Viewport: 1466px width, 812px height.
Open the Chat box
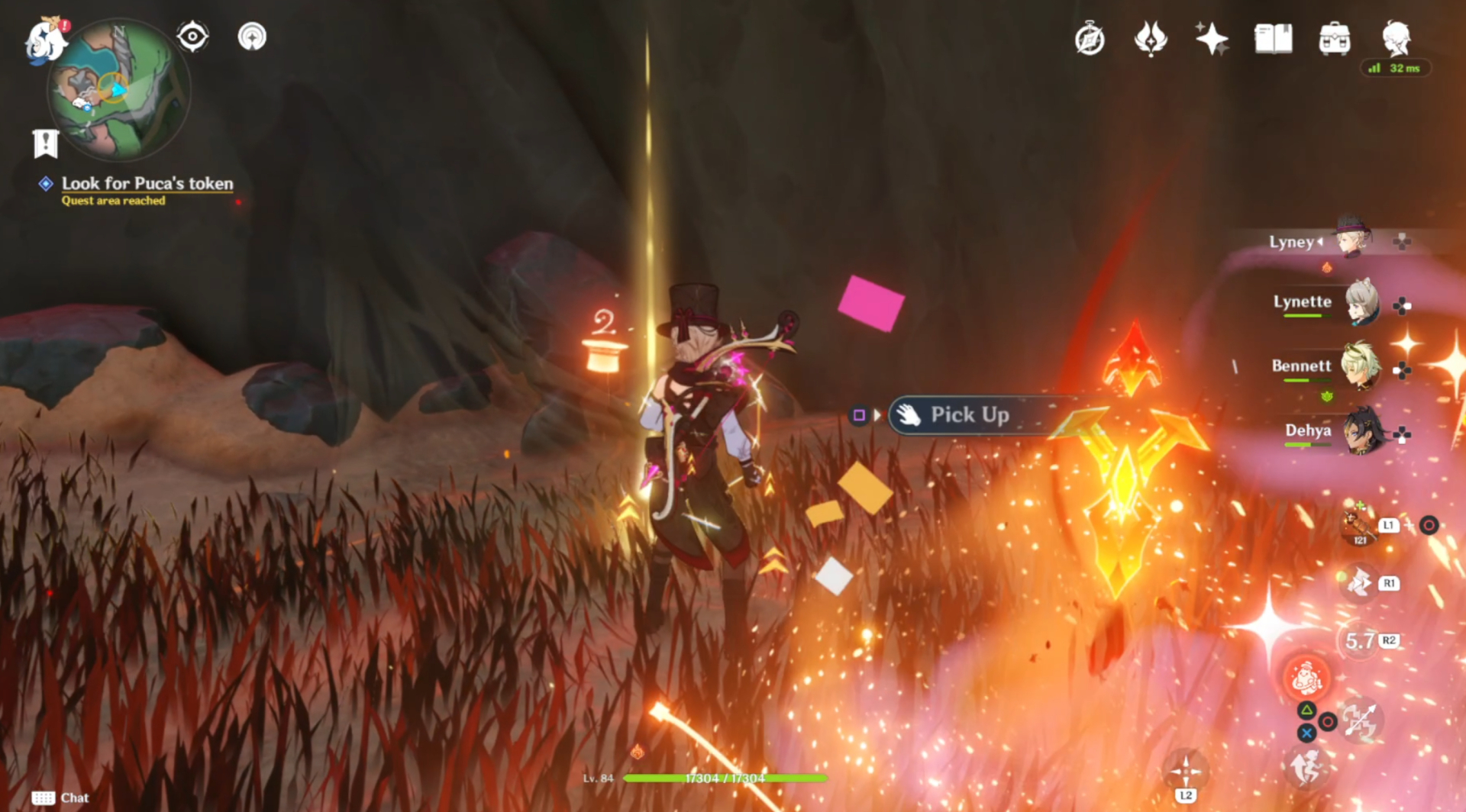tap(60, 797)
